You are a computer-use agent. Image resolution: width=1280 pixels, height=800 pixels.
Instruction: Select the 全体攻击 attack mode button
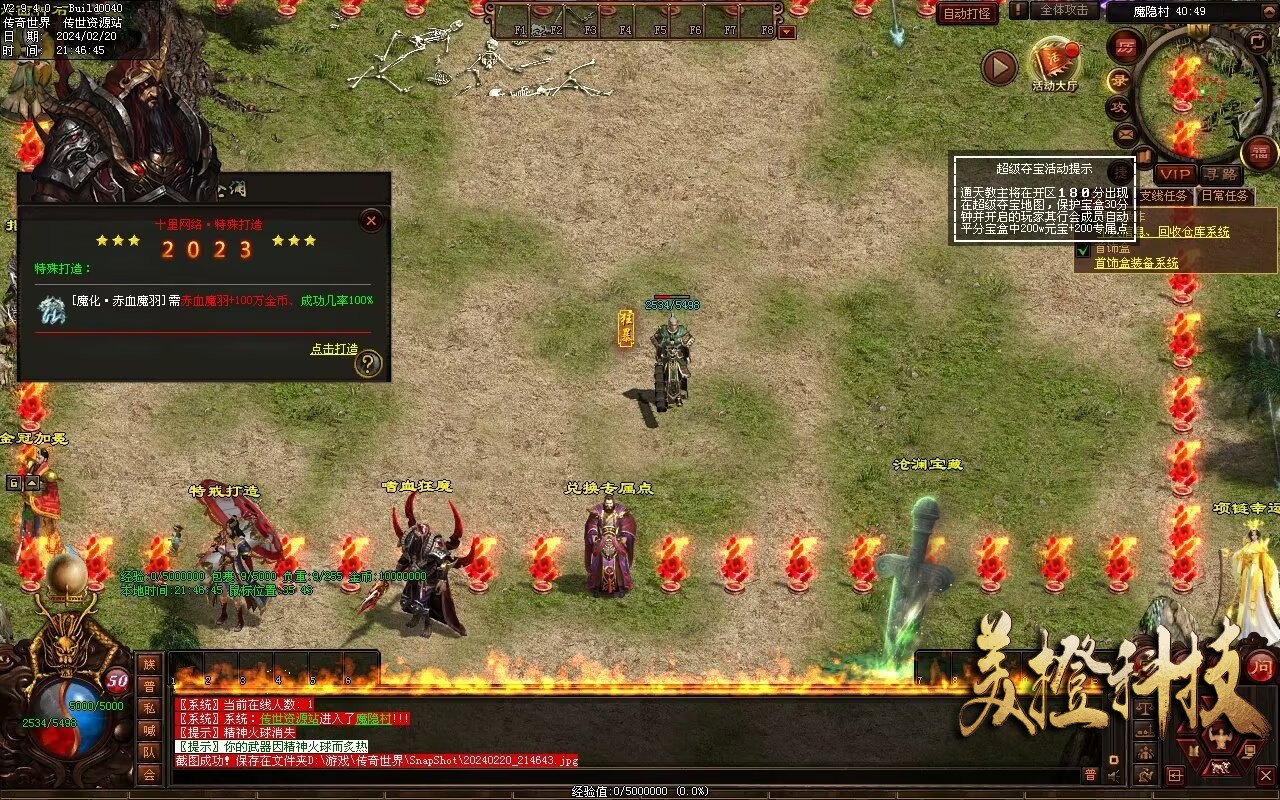1064,10
